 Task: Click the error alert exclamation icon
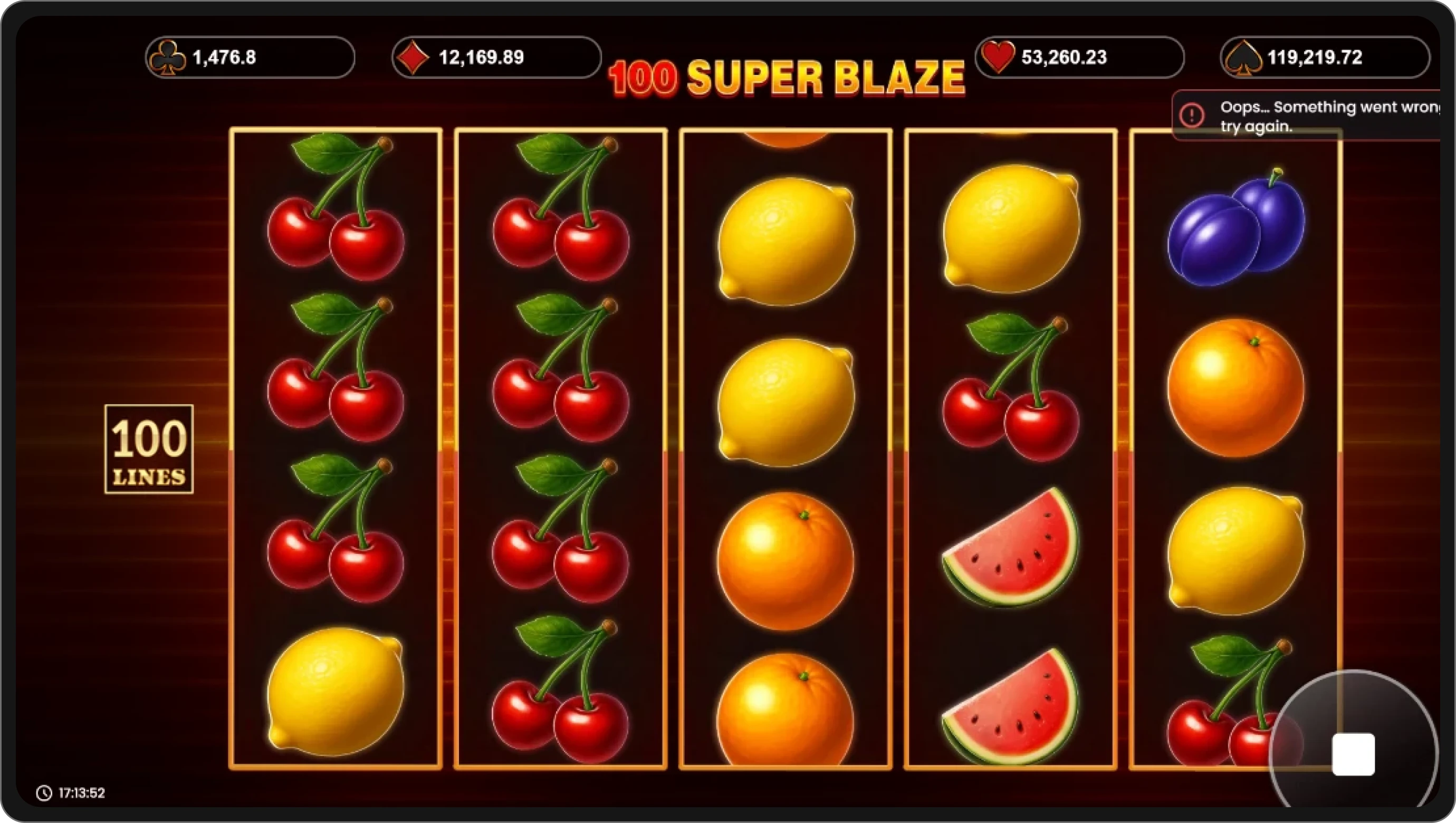[x=1192, y=116]
